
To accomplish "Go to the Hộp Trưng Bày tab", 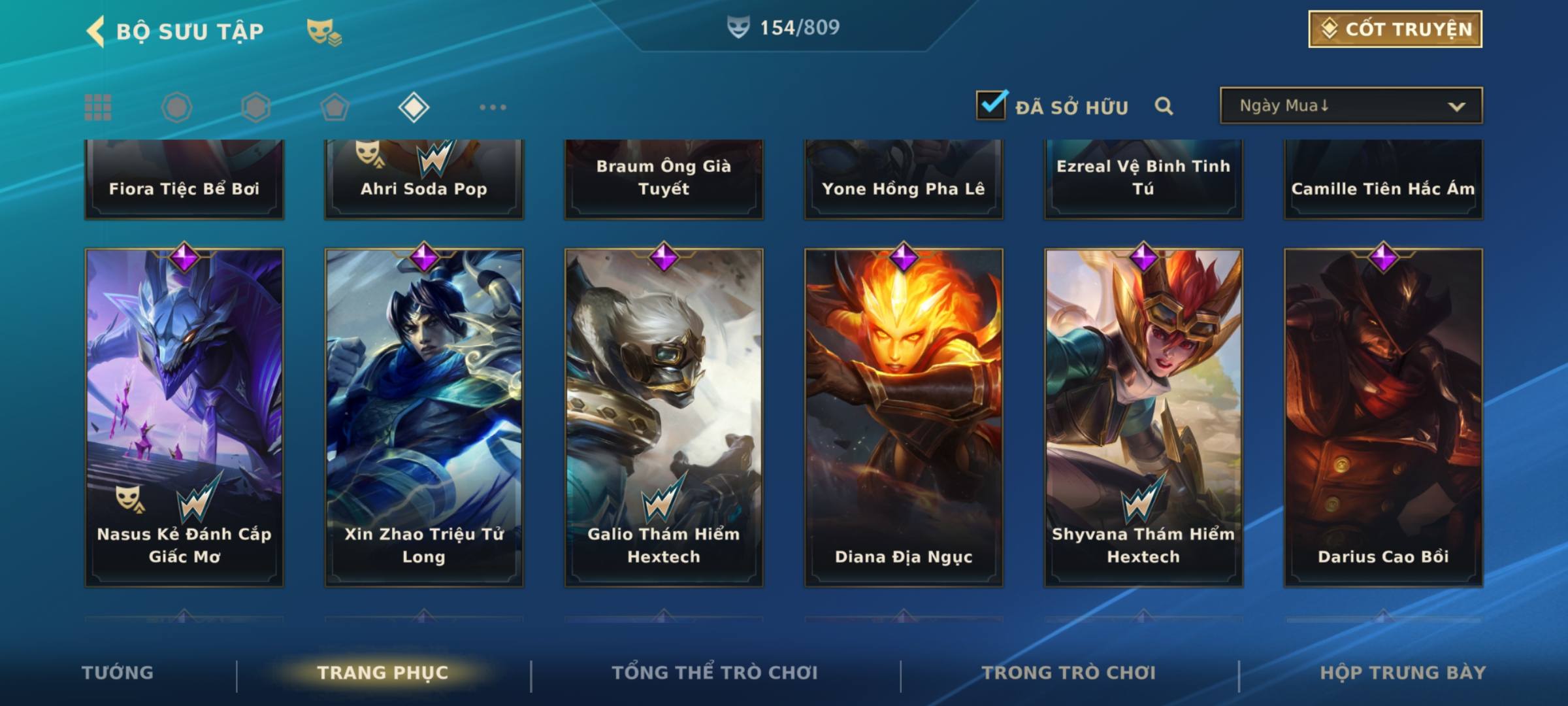I will click(x=1403, y=673).
